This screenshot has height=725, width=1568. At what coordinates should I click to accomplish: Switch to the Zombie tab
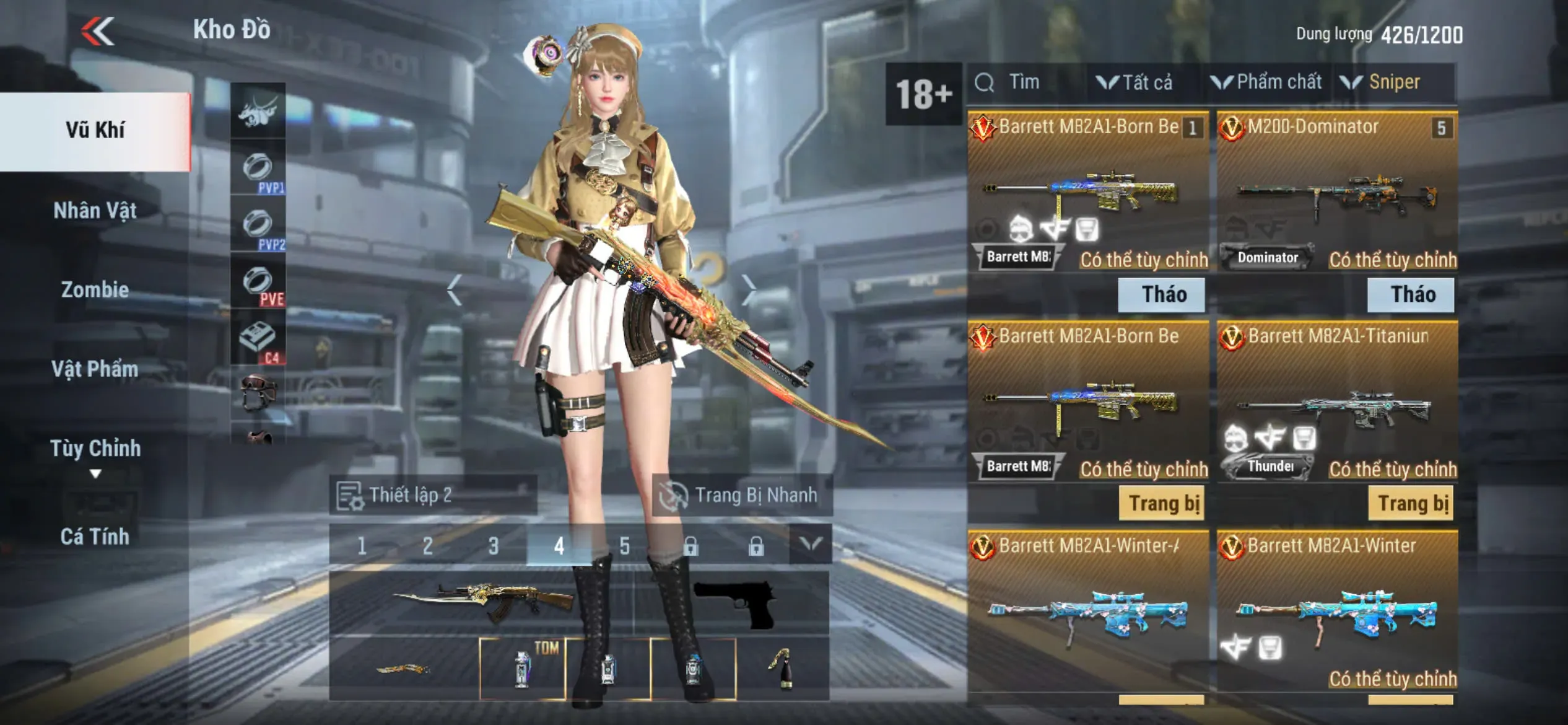coord(95,289)
